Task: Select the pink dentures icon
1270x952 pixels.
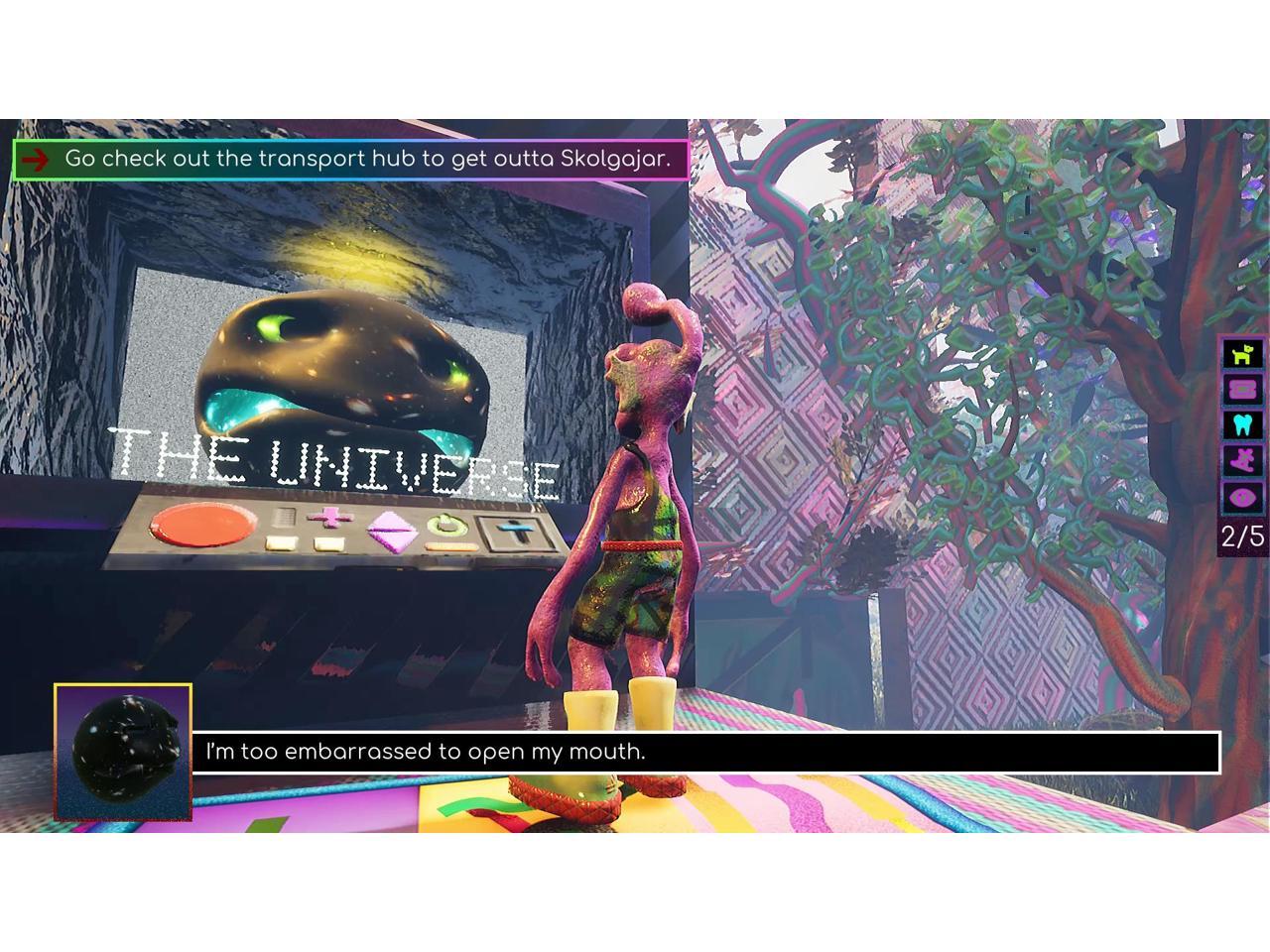Action: pos(1242,389)
